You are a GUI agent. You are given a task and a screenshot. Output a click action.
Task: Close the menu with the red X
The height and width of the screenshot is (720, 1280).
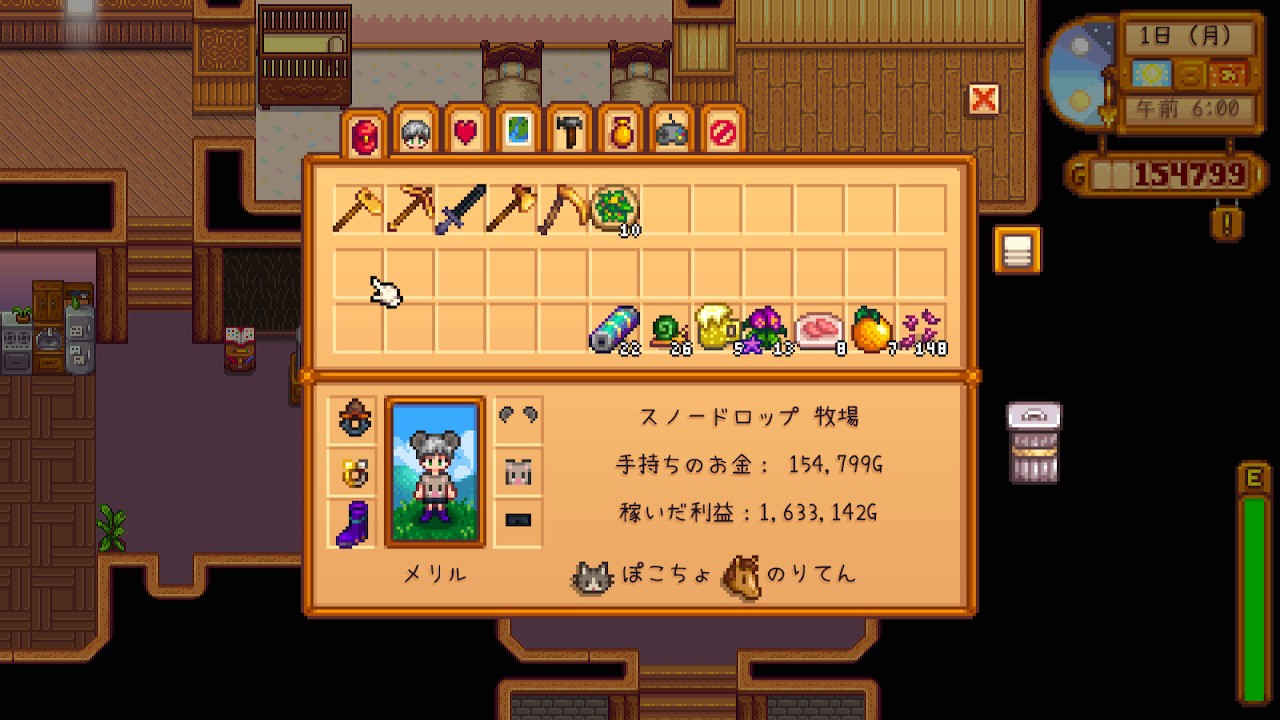[x=984, y=99]
